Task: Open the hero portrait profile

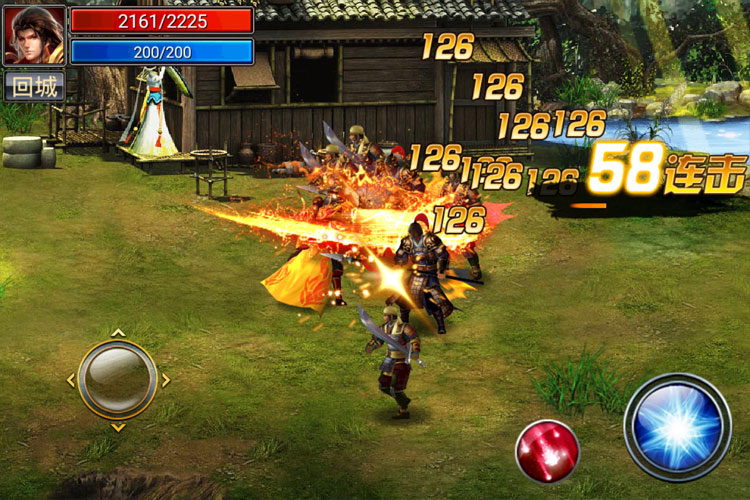Action: (x=34, y=35)
